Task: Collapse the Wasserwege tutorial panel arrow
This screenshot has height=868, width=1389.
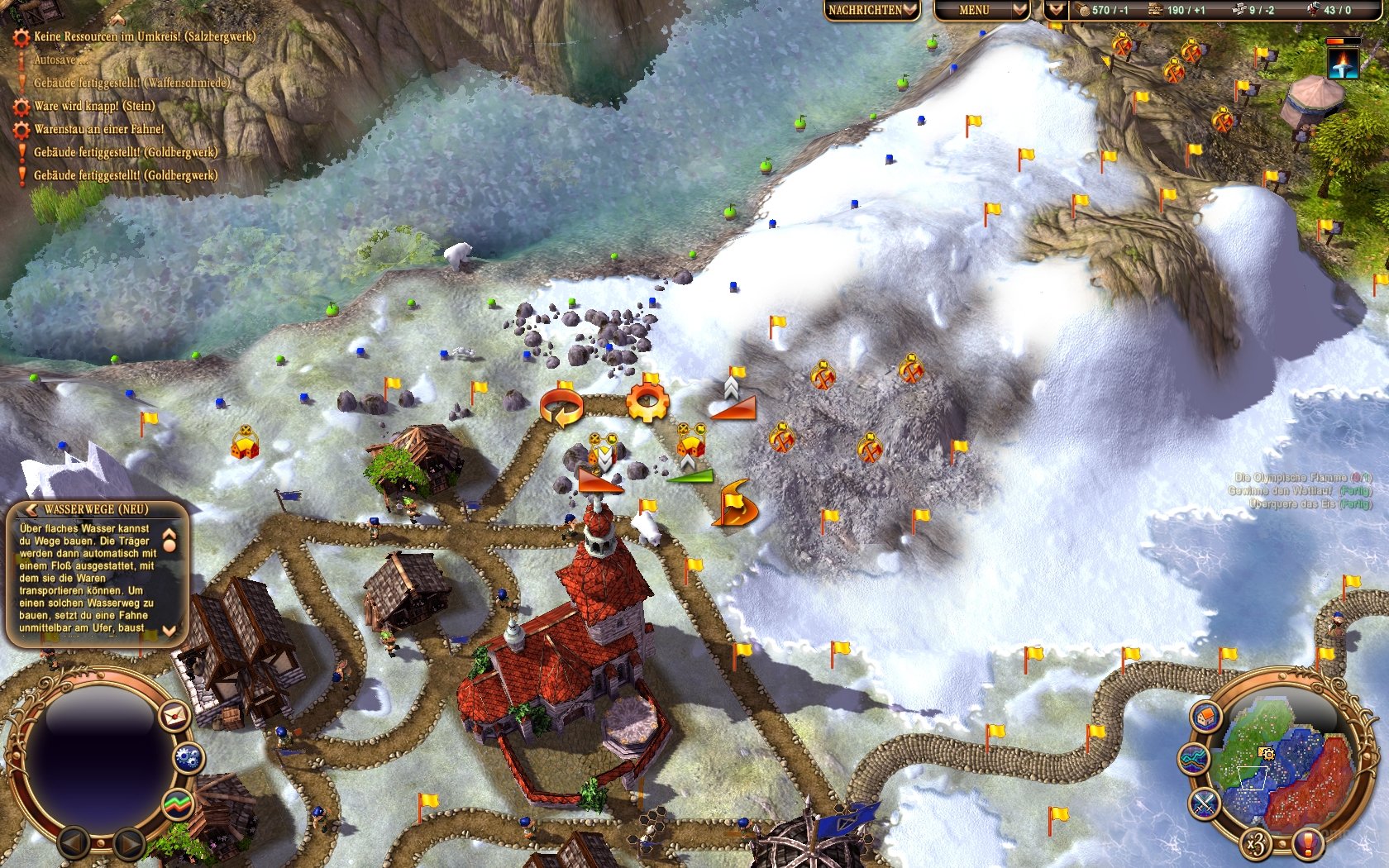Action: click(x=31, y=509)
